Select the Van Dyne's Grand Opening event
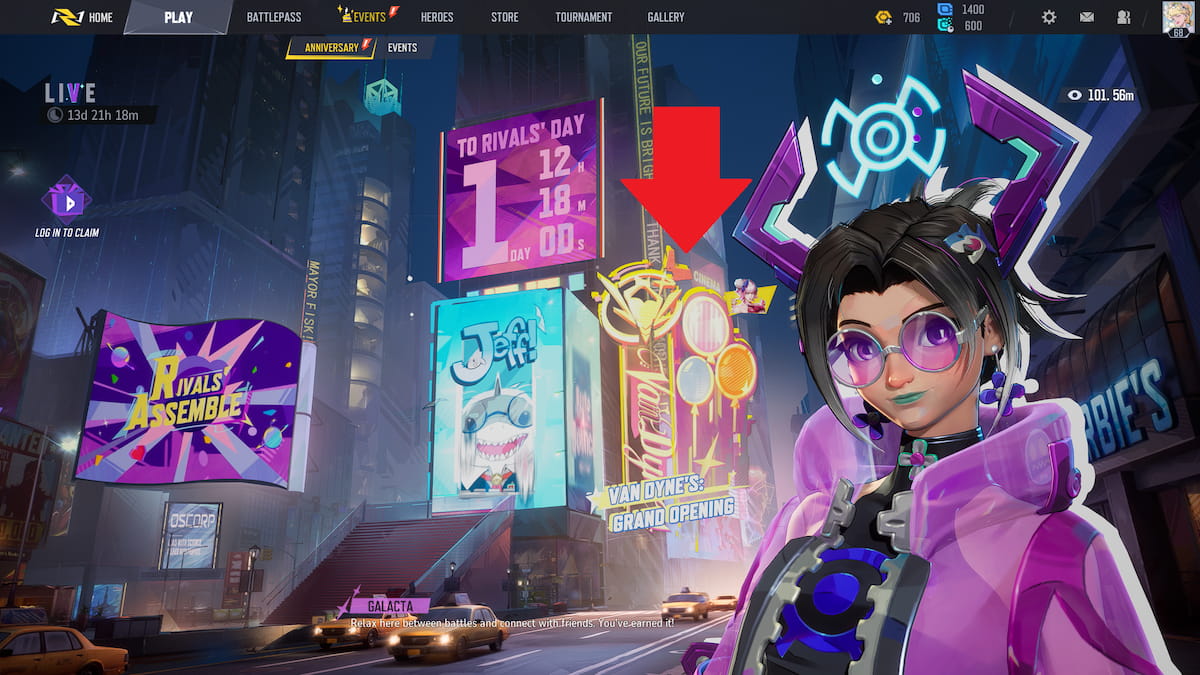1200x675 pixels. (x=674, y=508)
